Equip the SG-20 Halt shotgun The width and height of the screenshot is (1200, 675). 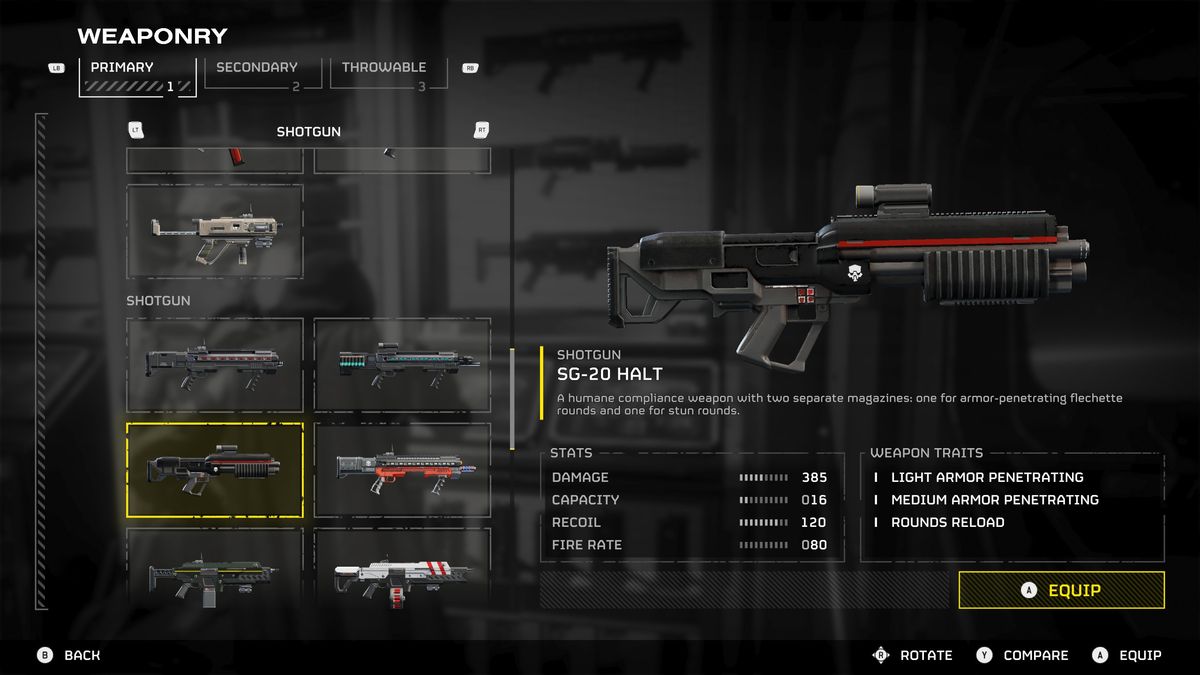(x=1061, y=590)
